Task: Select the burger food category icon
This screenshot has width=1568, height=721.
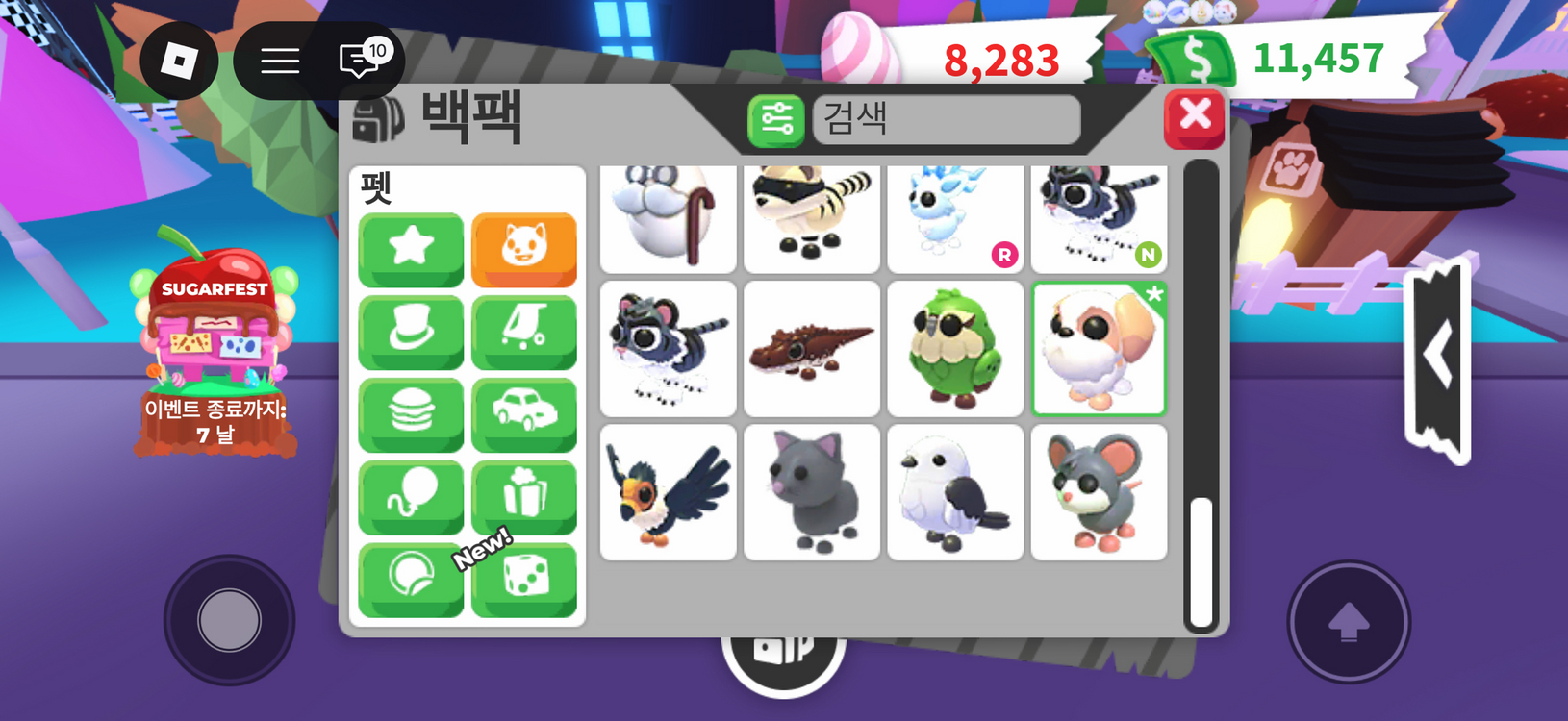Action: coord(410,413)
